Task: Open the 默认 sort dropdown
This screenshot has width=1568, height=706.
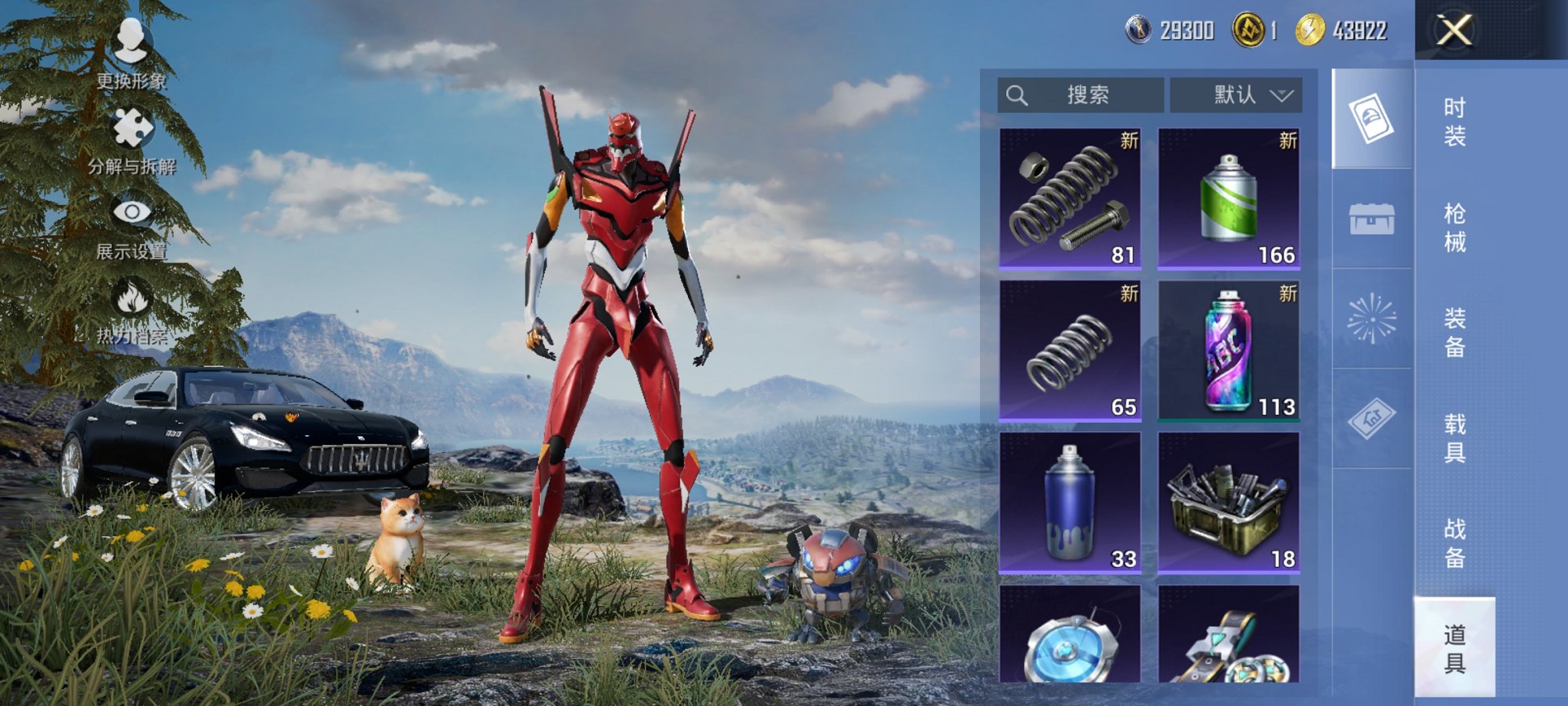Action: [1236, 95]
